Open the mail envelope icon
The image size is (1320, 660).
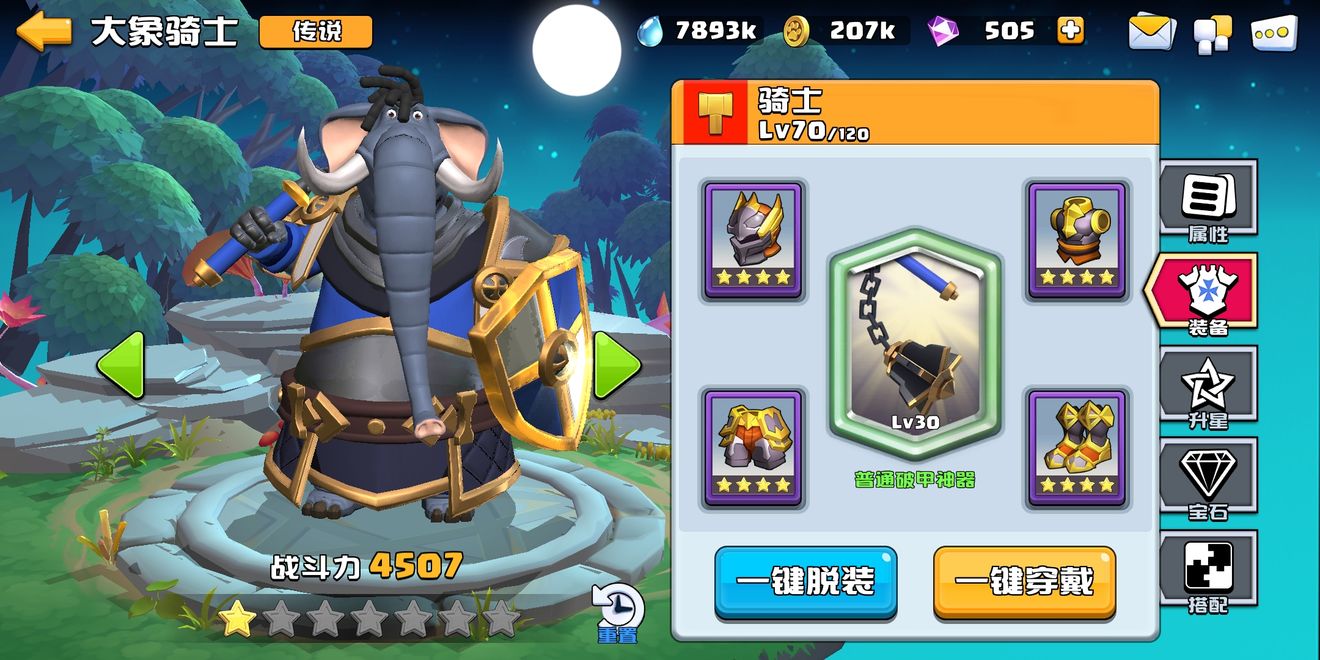click(x=1152, y=32)
